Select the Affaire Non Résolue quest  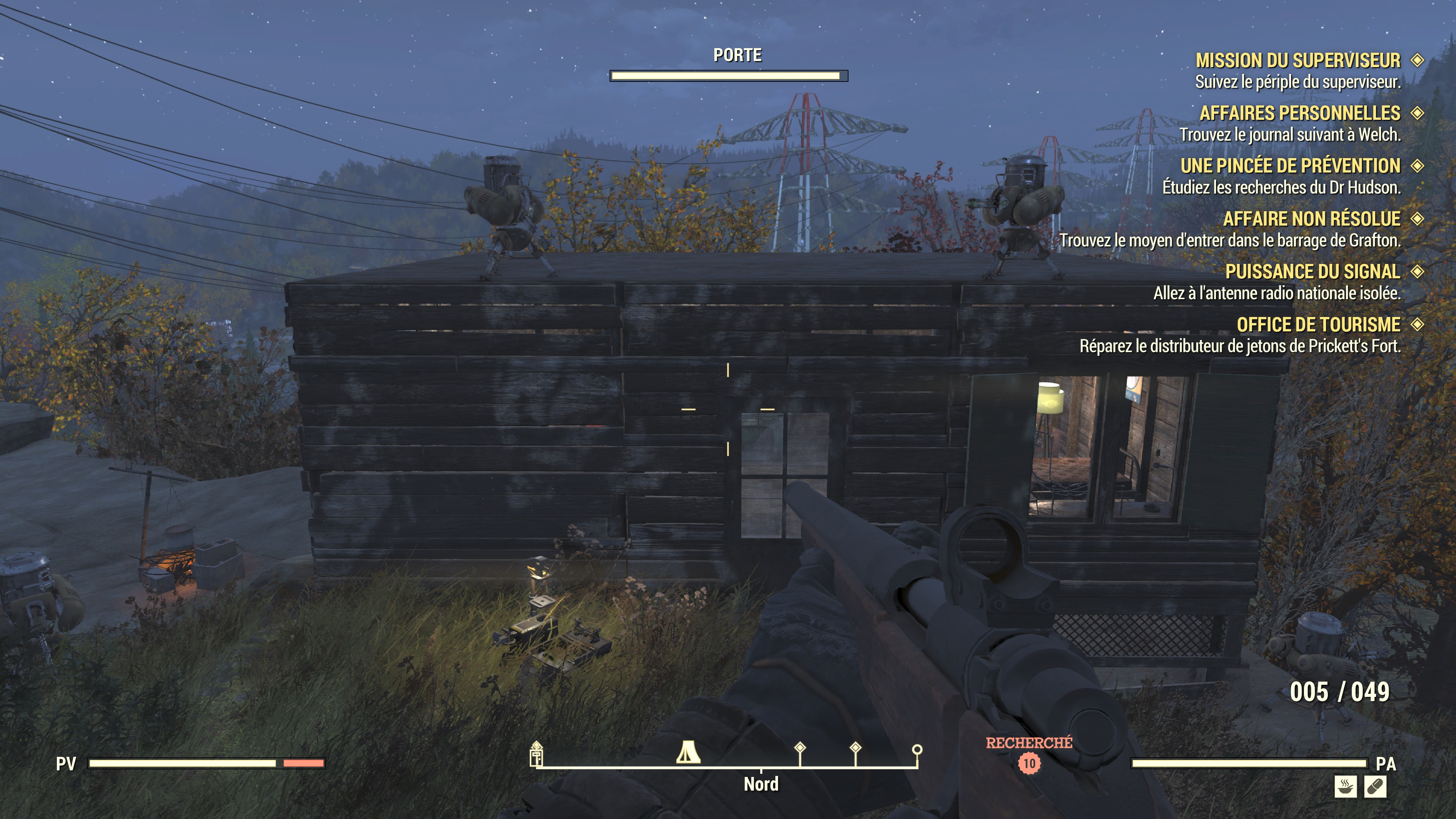coord(1311,219)
